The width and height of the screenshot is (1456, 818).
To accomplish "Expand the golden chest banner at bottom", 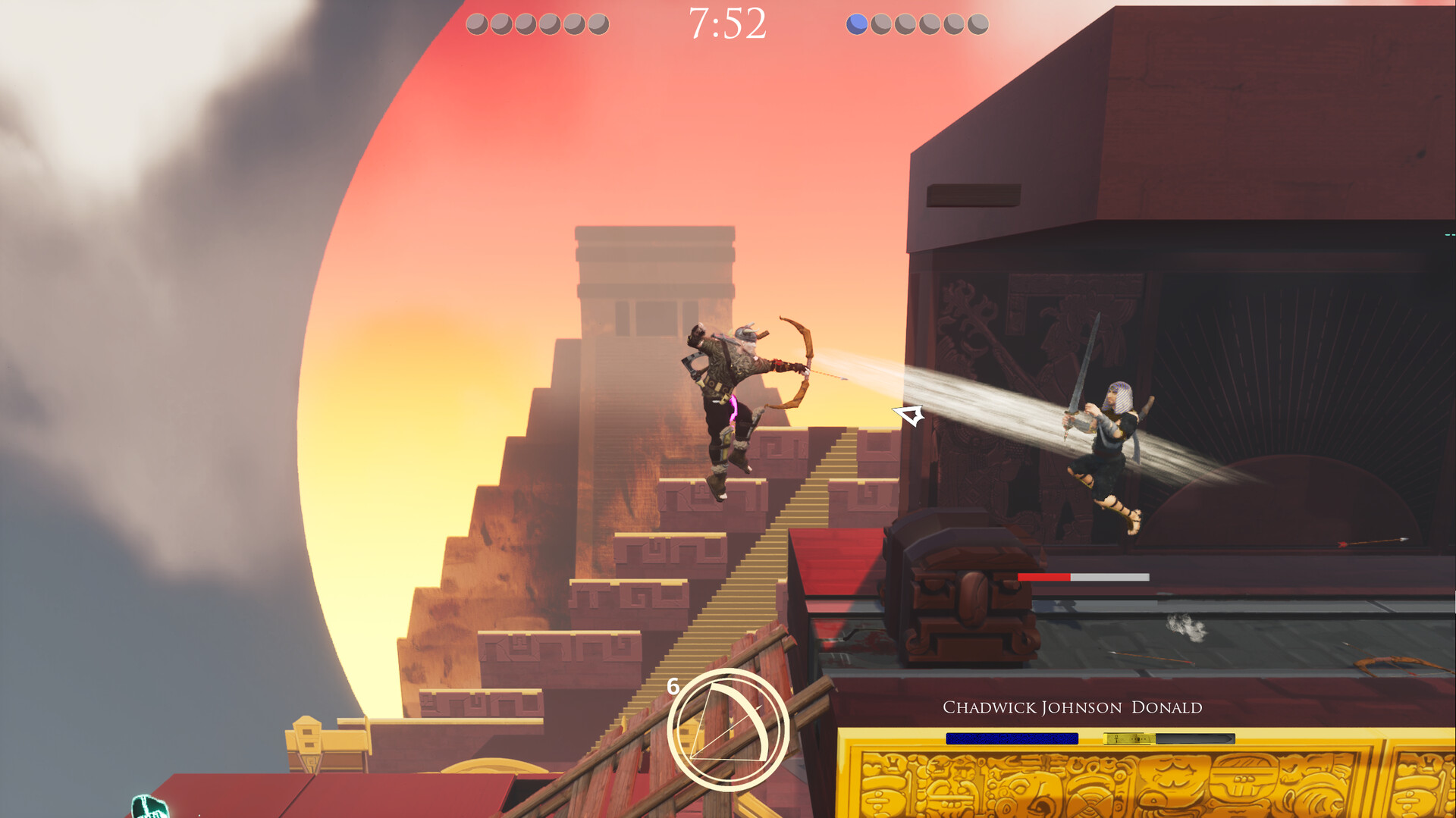I will coord(1137,781).
